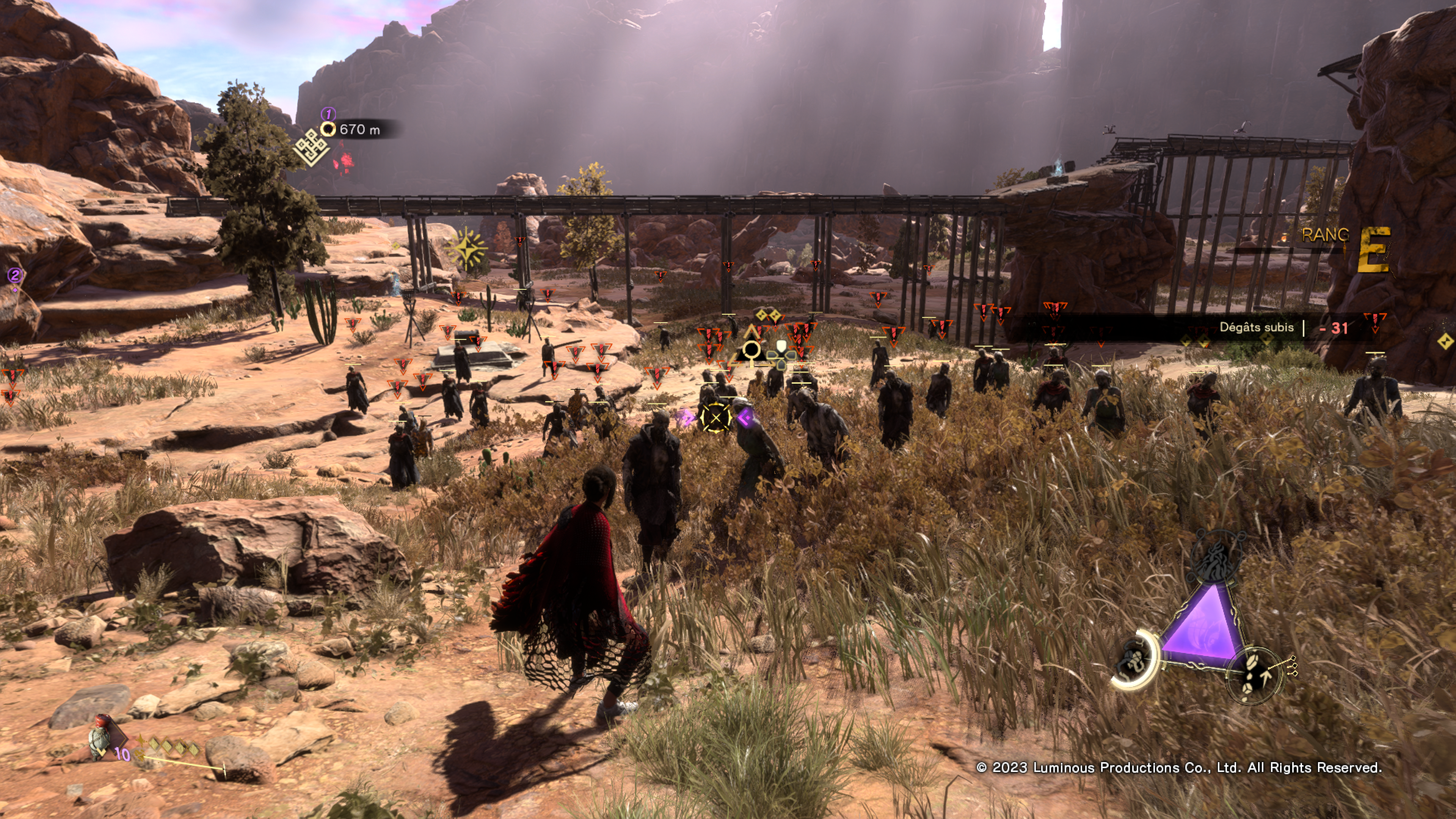Select the yellow starburst point-of-interest marker
Screen dimensions: 1456x819
(466, 248)
